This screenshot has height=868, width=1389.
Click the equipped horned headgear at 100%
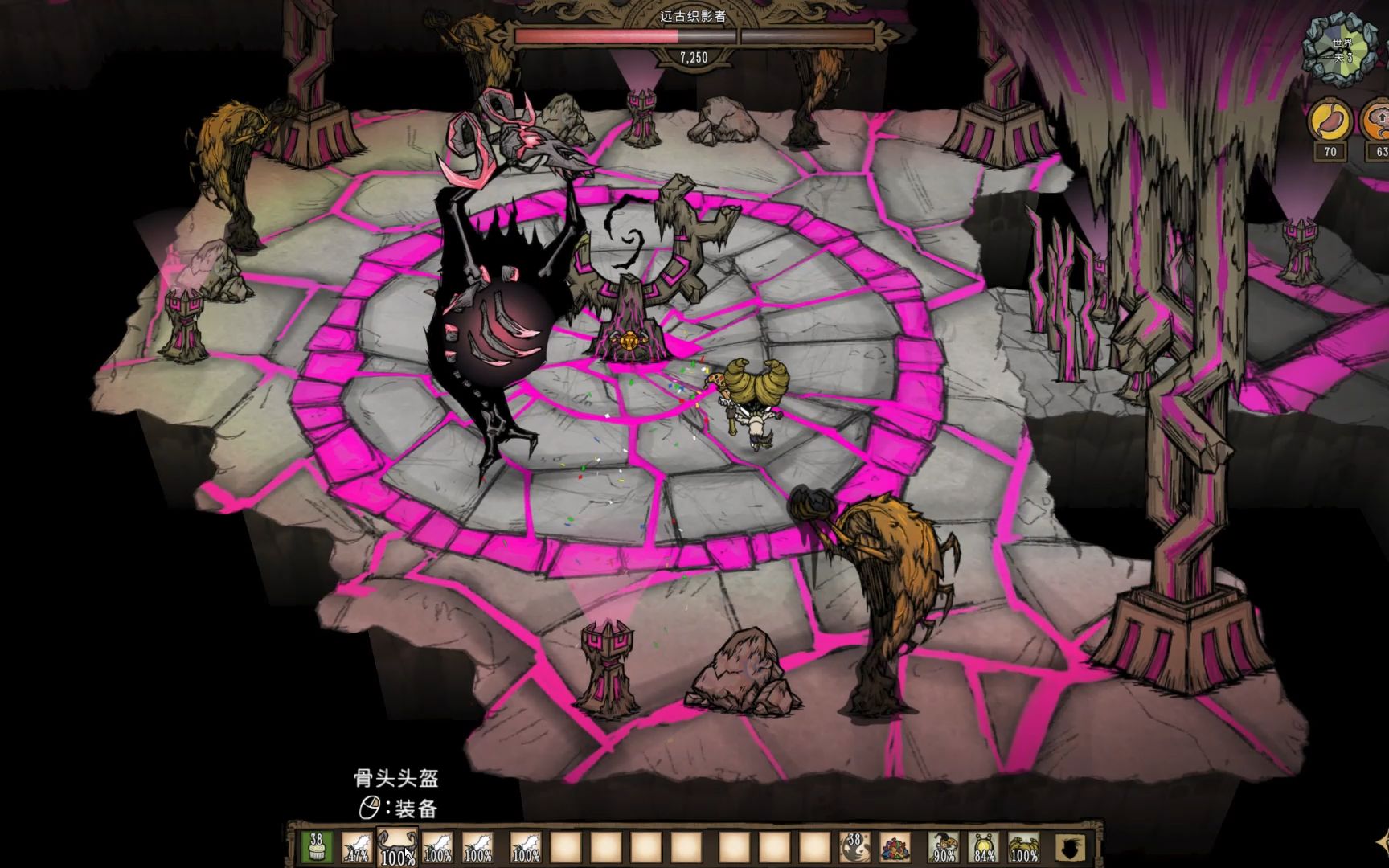click(x=1024, y=847)
